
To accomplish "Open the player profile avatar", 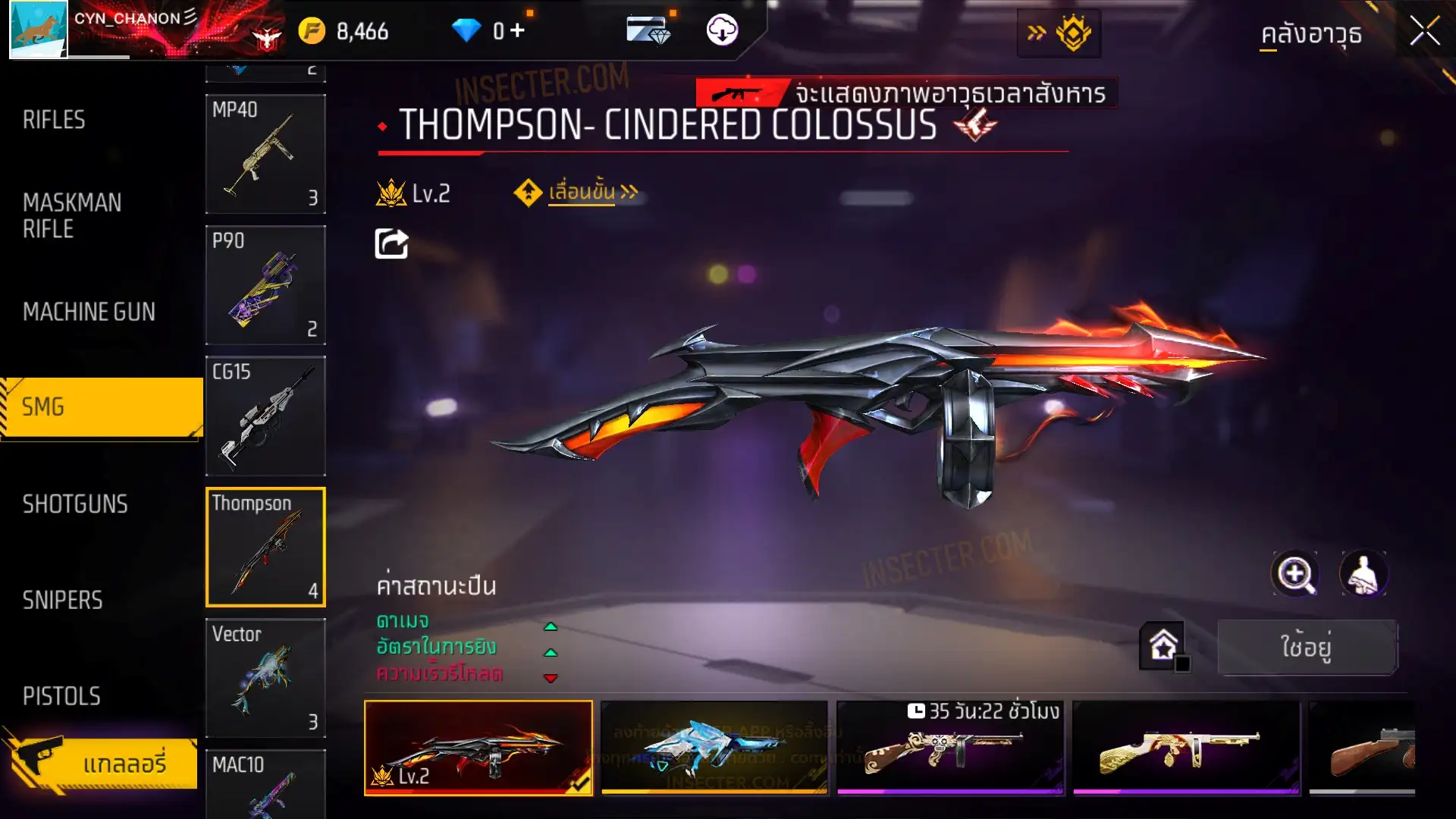I will [38, 30].
